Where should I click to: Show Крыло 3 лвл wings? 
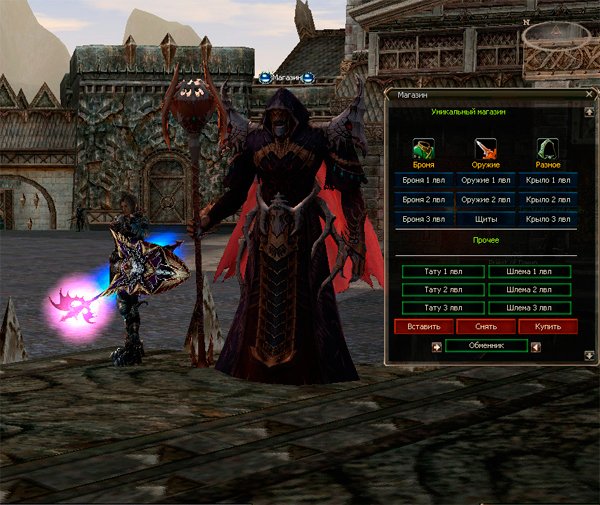pos(548,218)
